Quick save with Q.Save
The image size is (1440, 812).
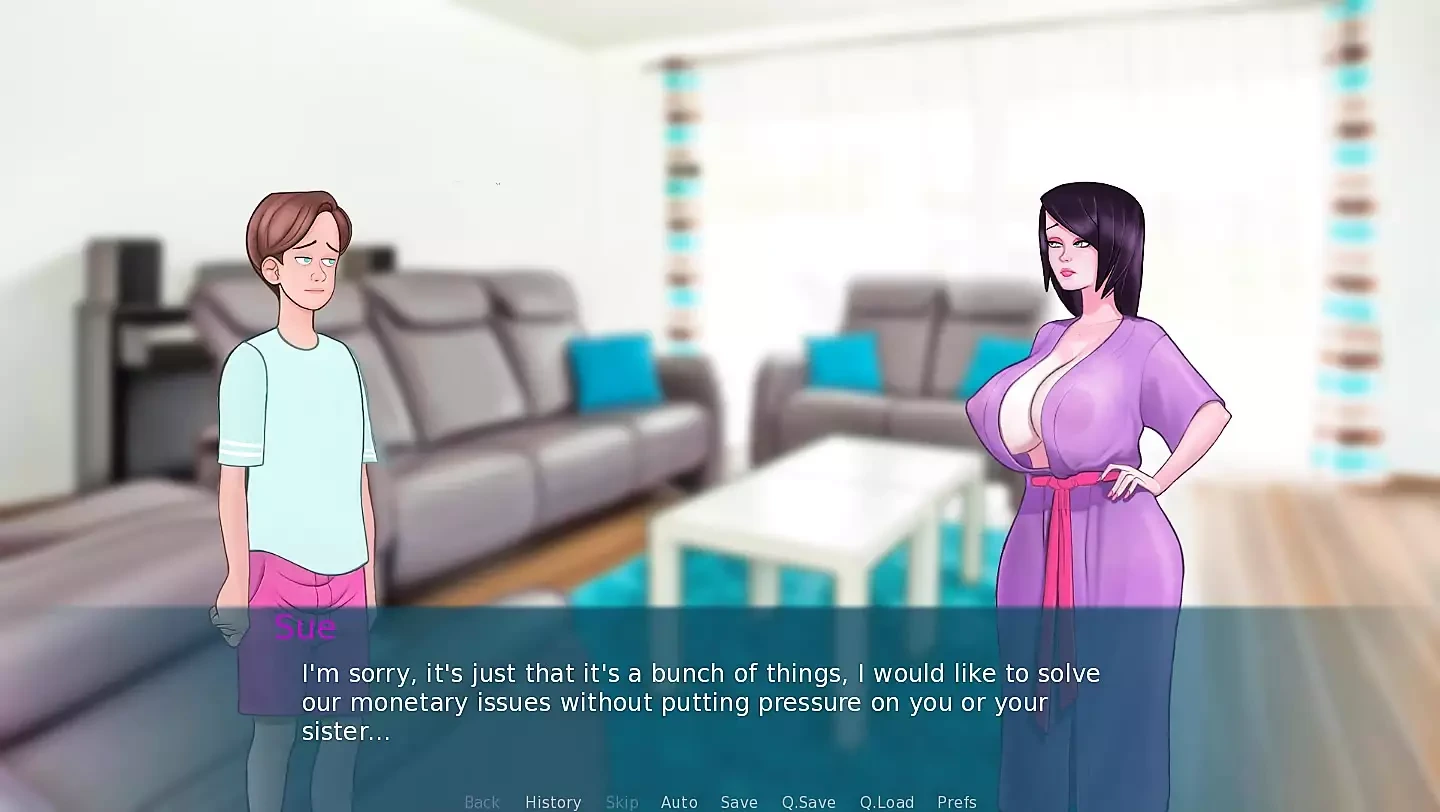808,802
